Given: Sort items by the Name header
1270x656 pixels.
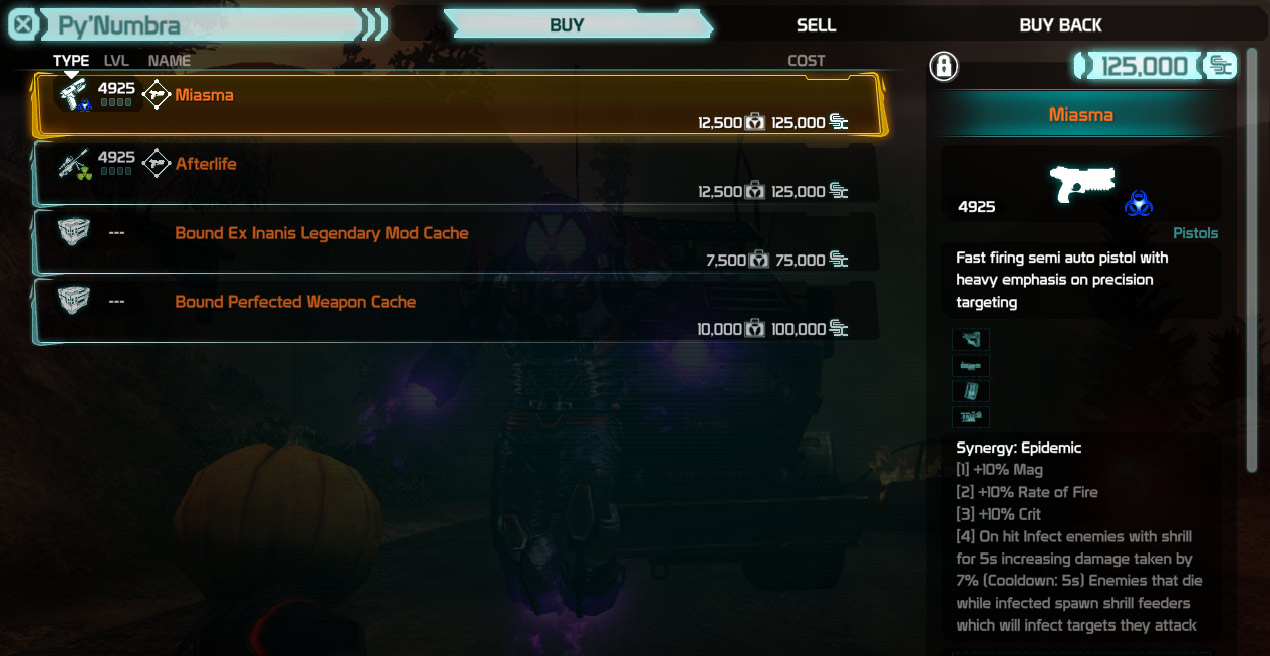Looking at the screenshot, I should [x=169, y=61].
